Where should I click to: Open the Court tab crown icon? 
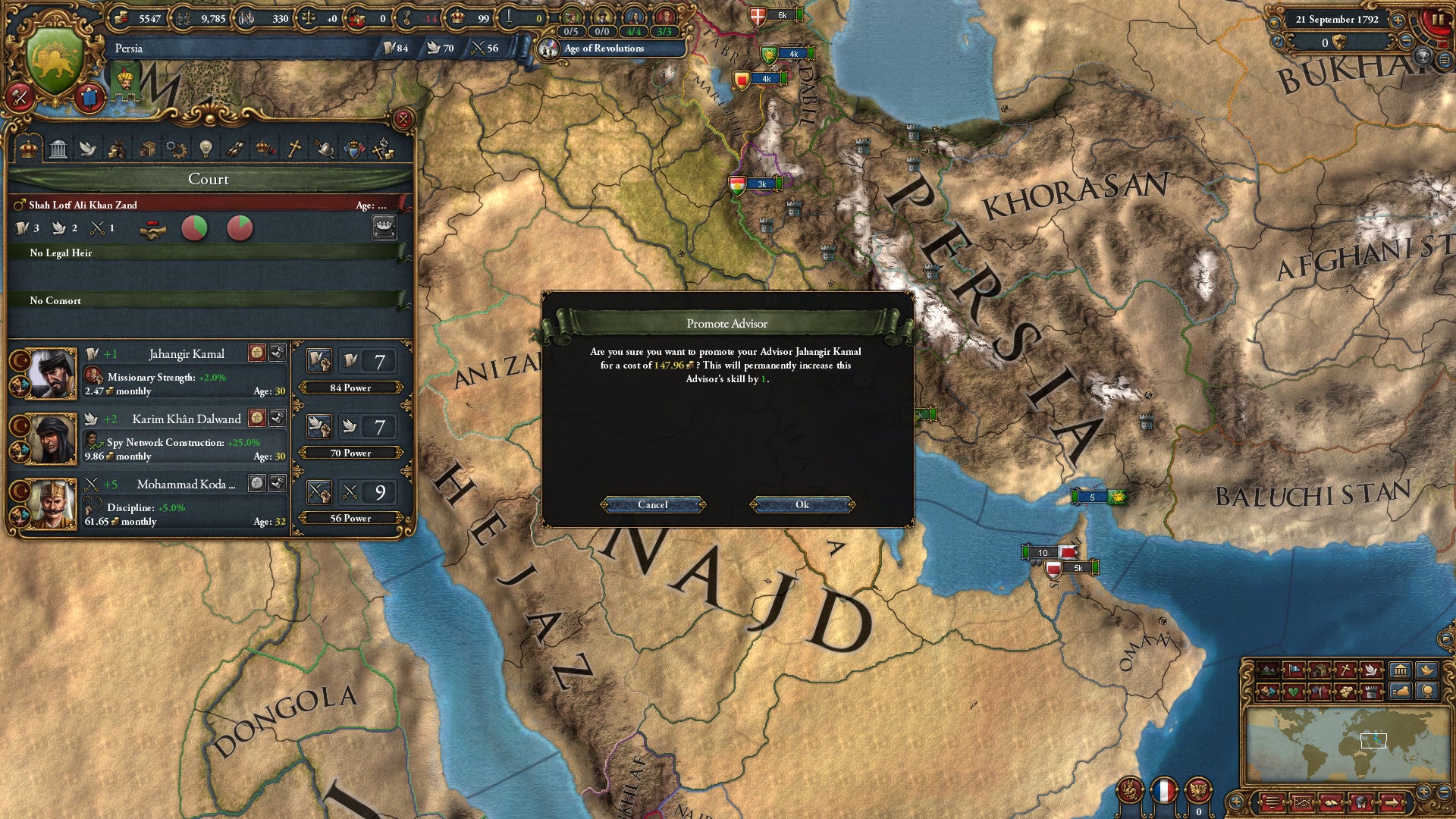coord(27,149)
